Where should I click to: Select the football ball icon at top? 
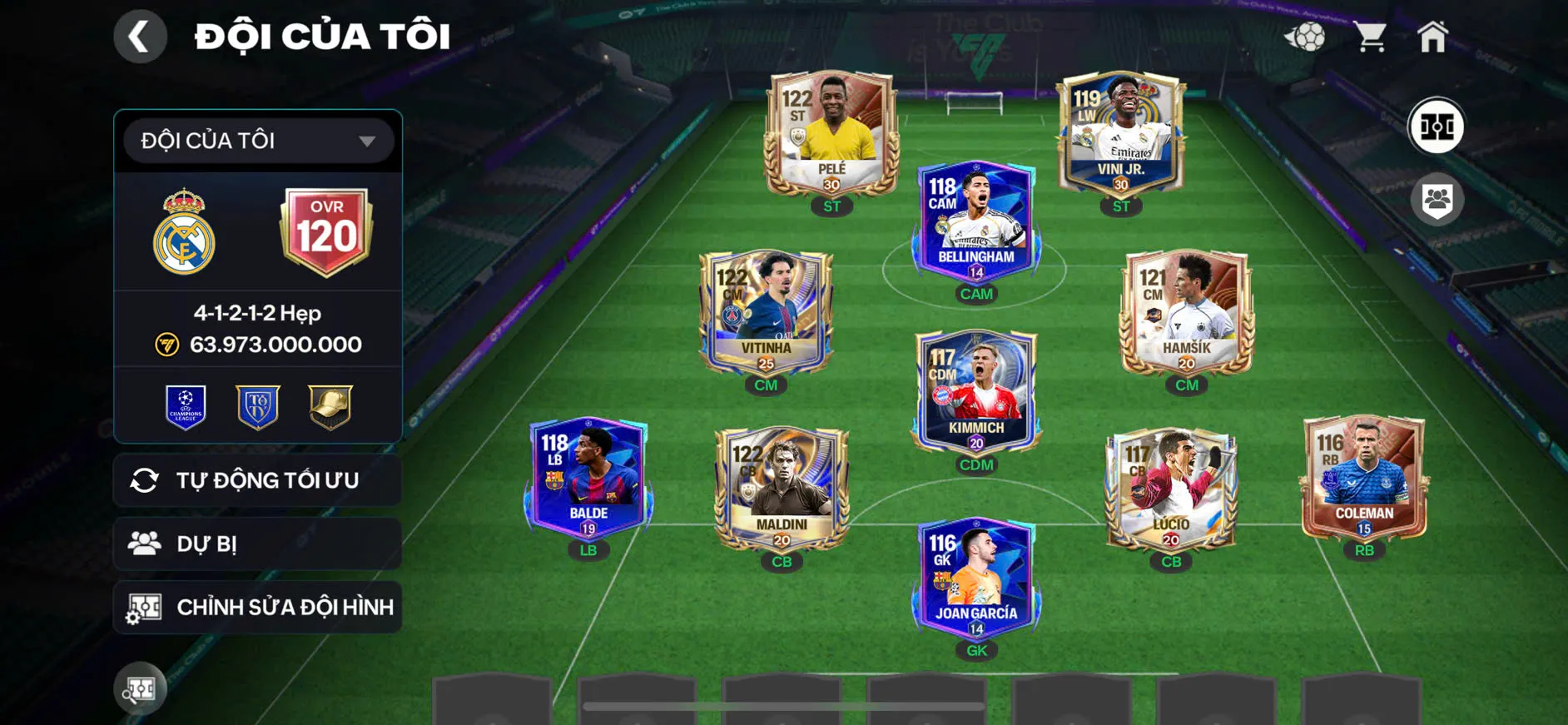1308,35
